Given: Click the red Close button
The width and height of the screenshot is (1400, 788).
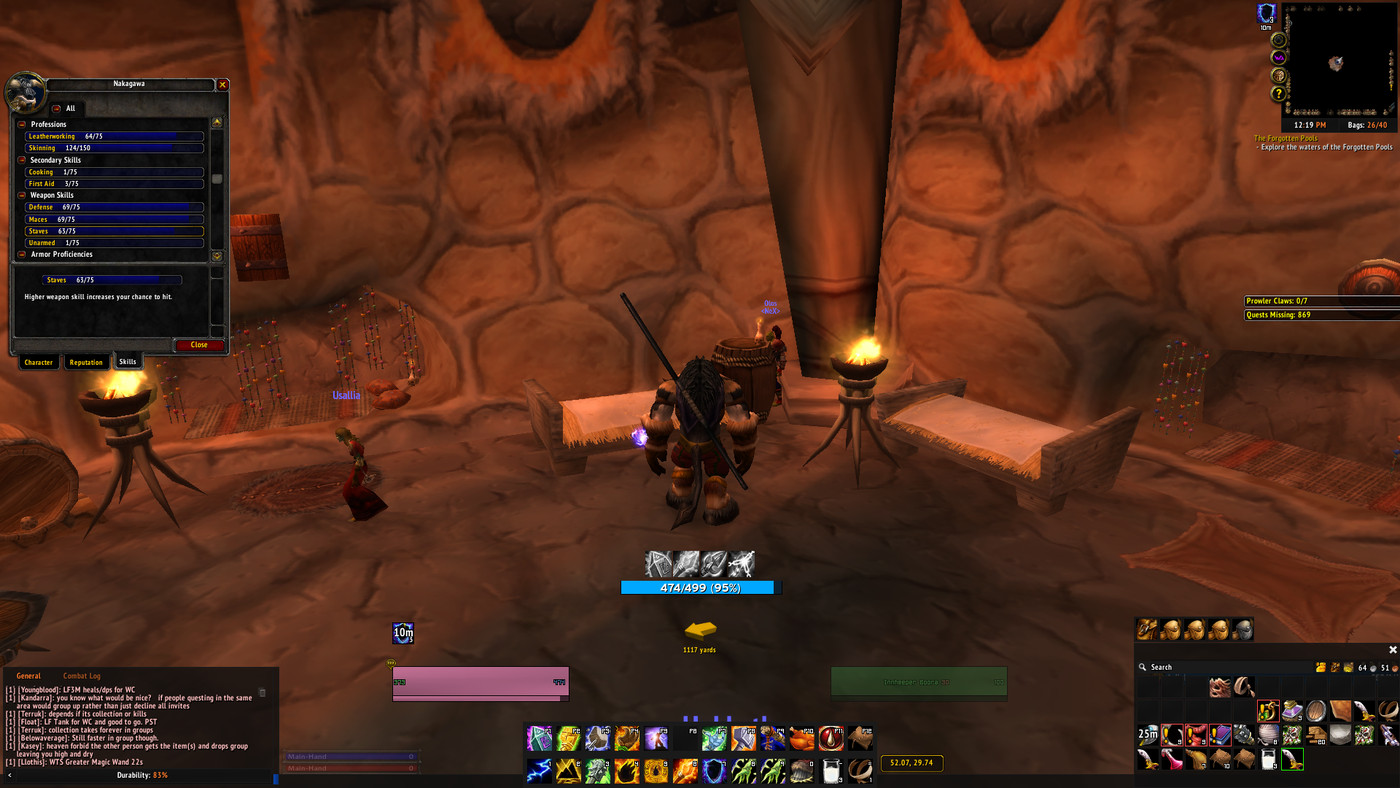Looking at the screenshot, I should coord(199,345).
